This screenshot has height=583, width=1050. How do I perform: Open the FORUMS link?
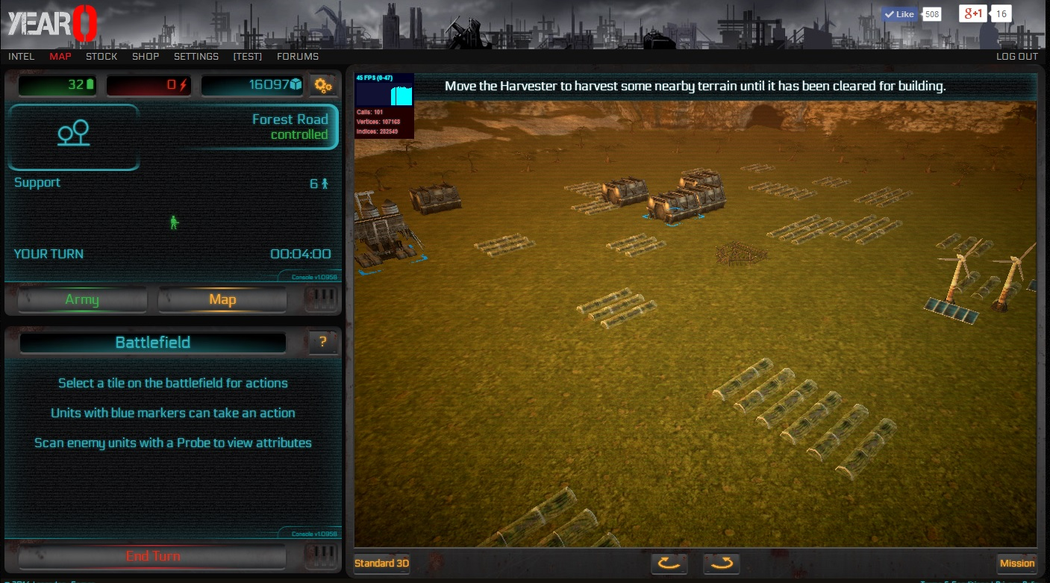point(297,57)
